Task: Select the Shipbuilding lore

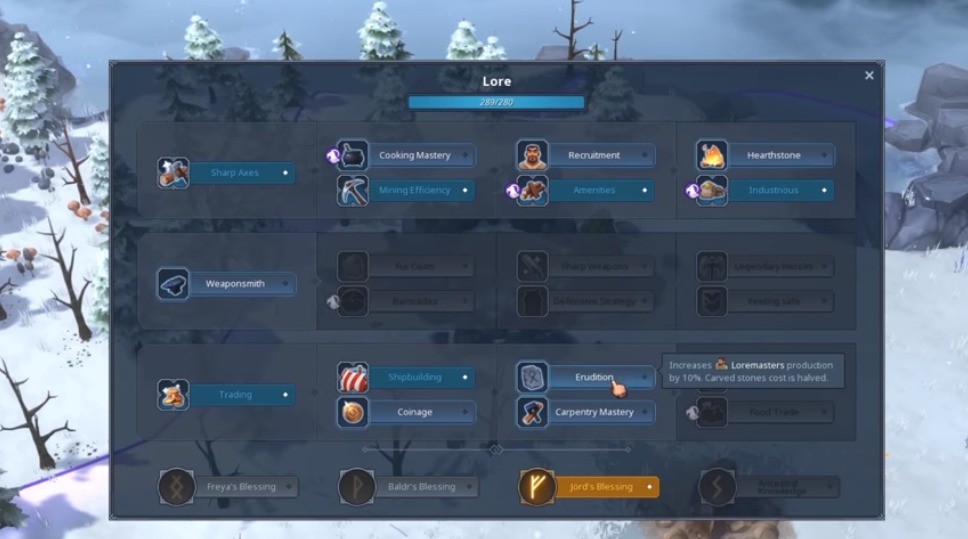Action: click(414, 378)
